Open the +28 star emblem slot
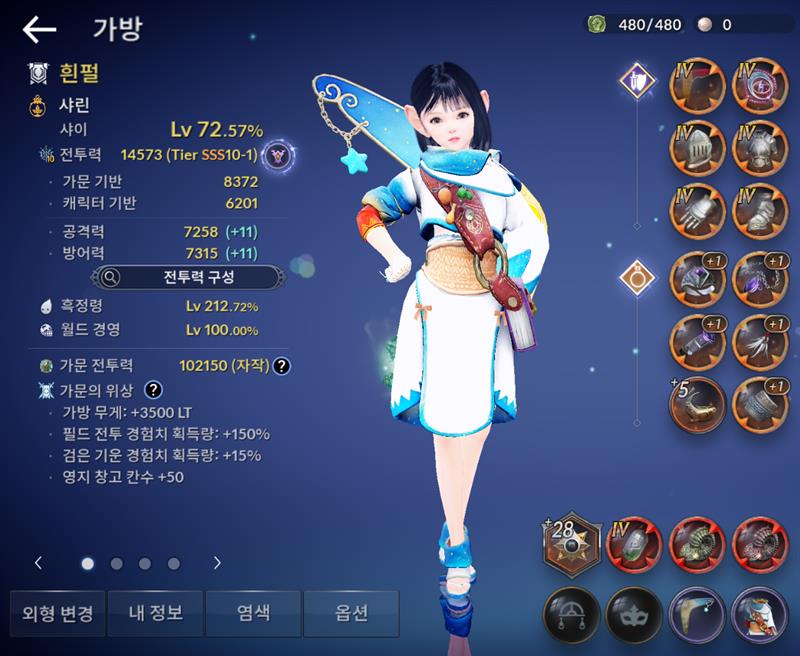The width and height of the screenshot is (800, 656). 571,546
